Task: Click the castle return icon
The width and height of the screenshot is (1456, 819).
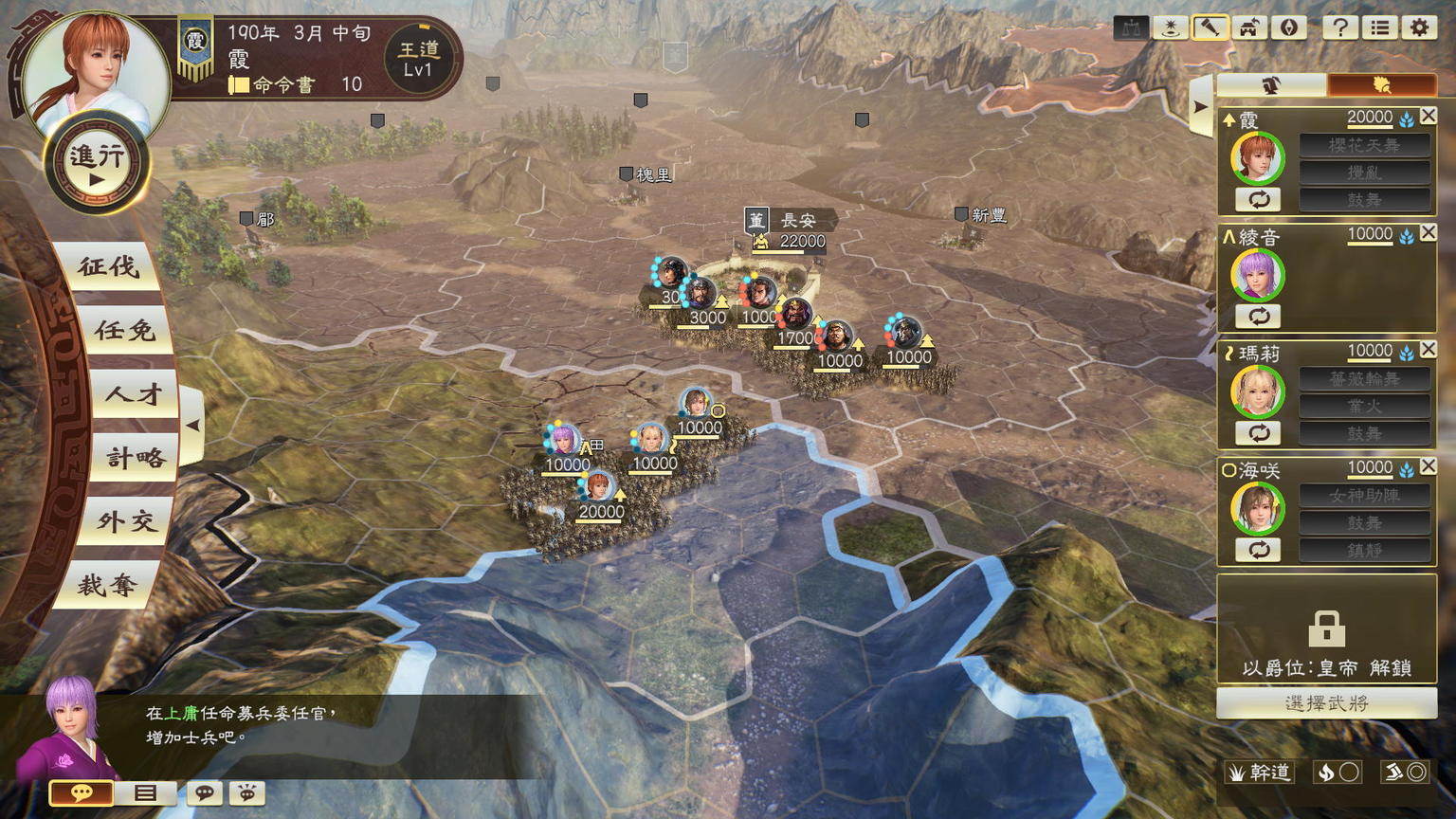Action: 1248,27
